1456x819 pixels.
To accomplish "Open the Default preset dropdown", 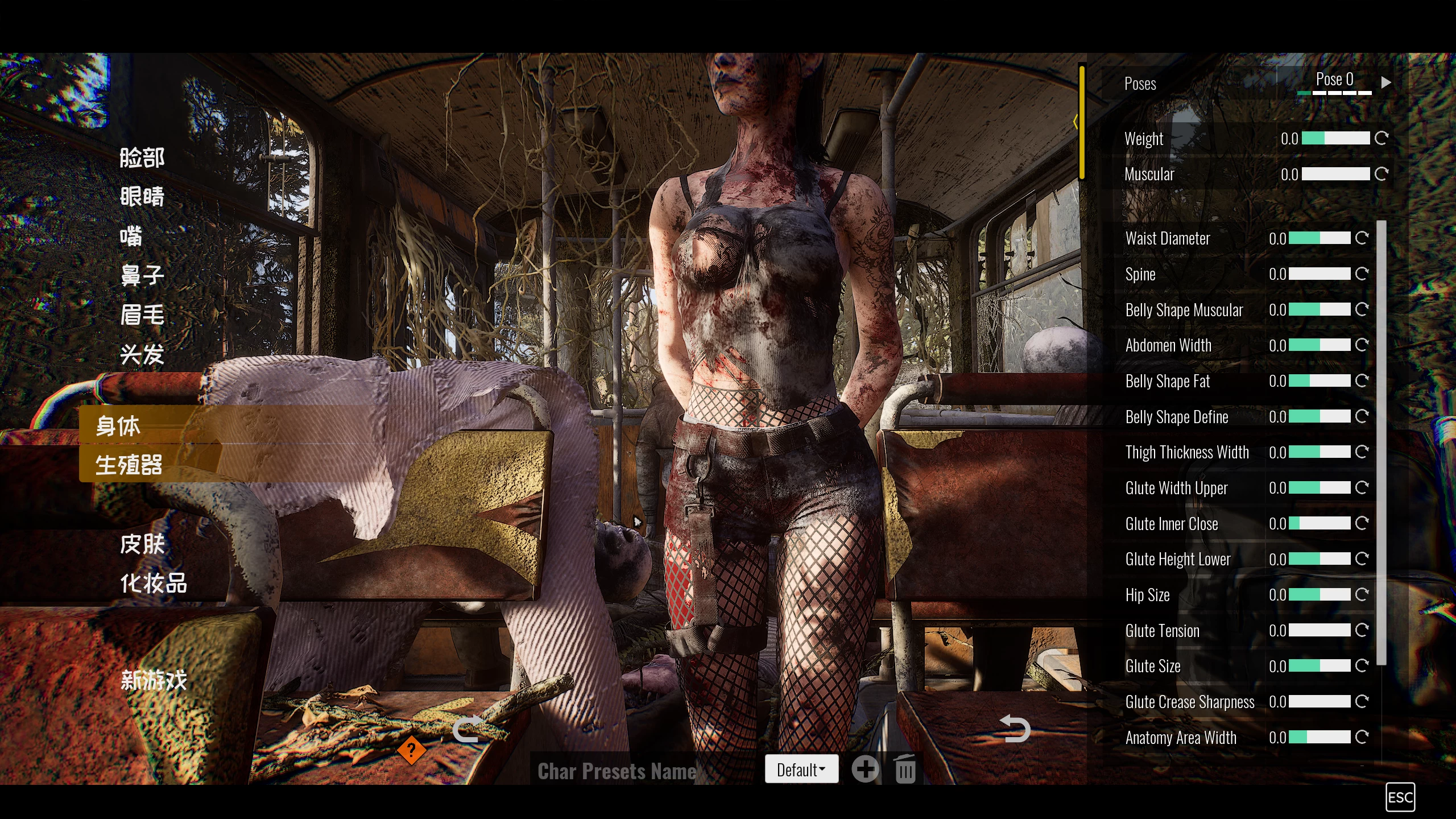I will pos(801,770).
